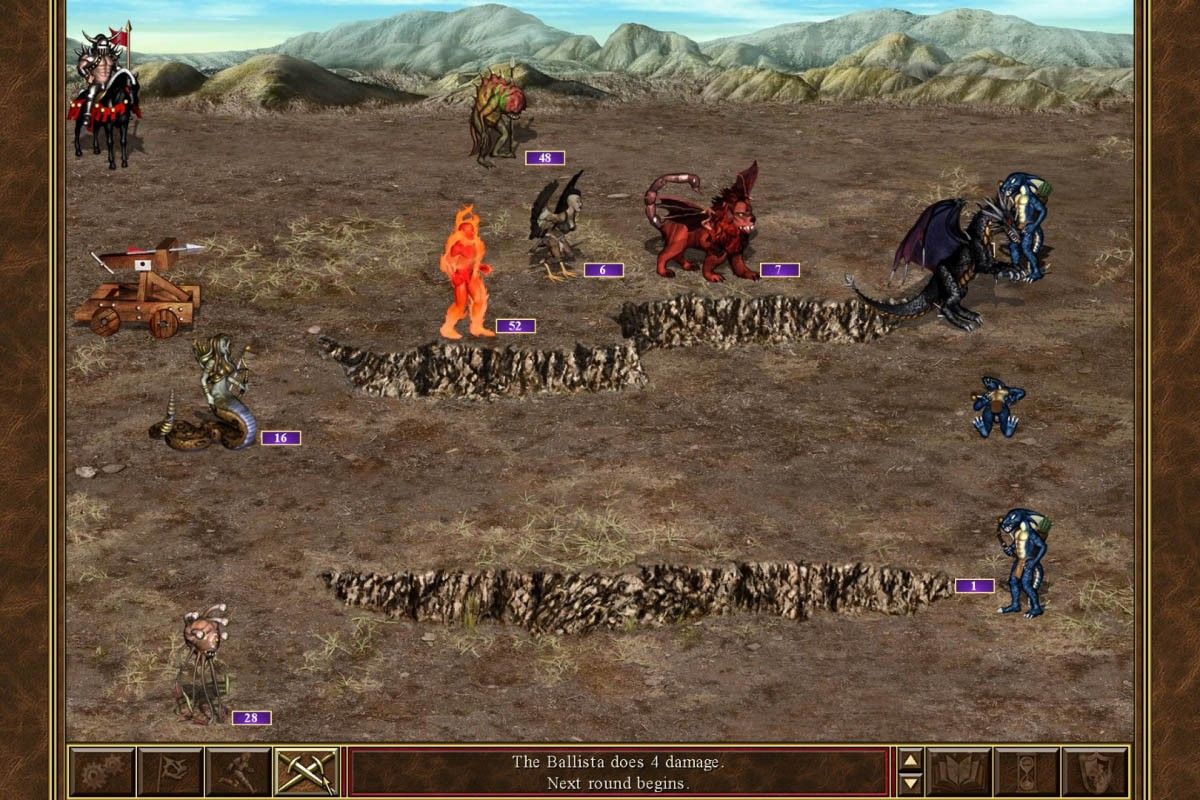Open the combat options gear button

point(102,772)
